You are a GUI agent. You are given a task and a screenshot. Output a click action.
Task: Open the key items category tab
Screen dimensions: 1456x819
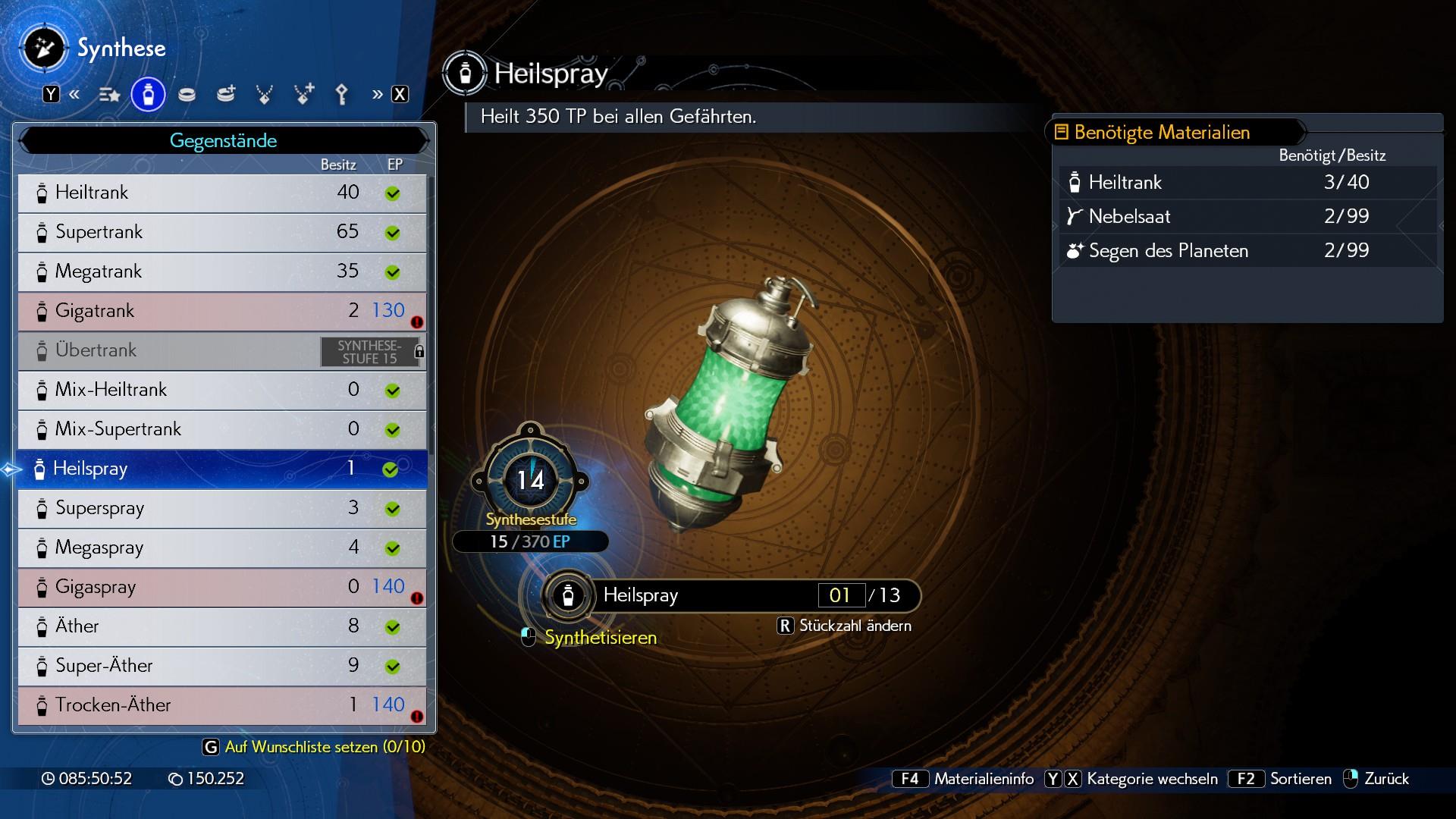pyautogui.click(x=342, y=95)
